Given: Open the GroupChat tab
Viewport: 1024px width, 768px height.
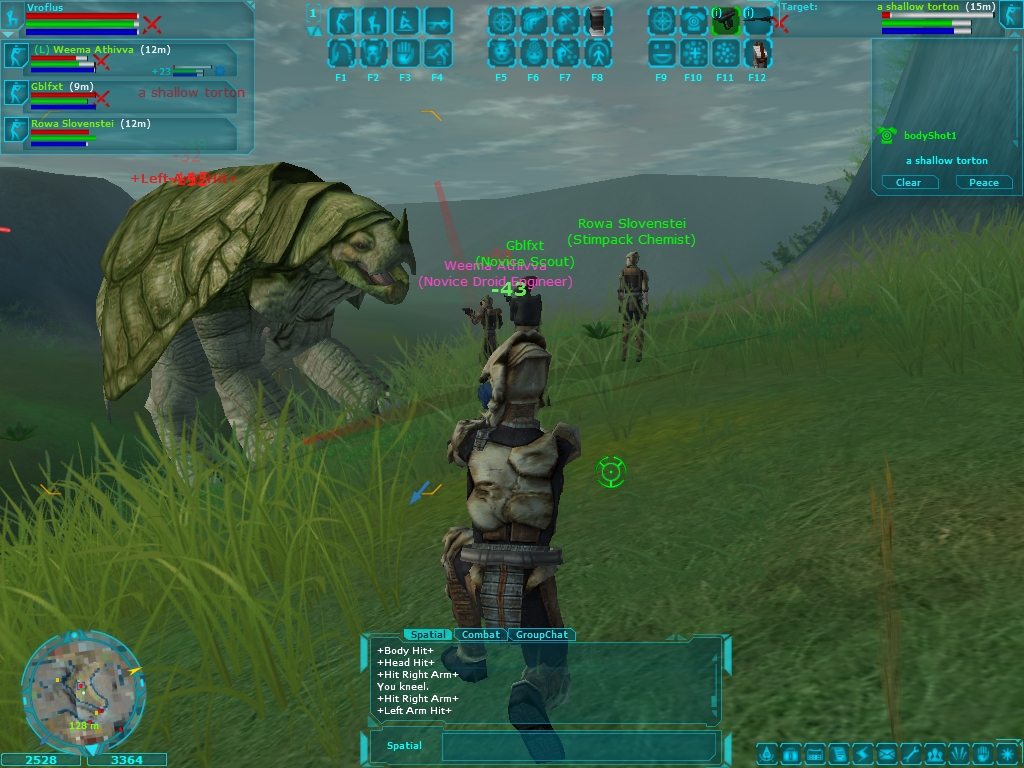Looking at the screenshot, I should pyautogui.click(x=542, y=635).
